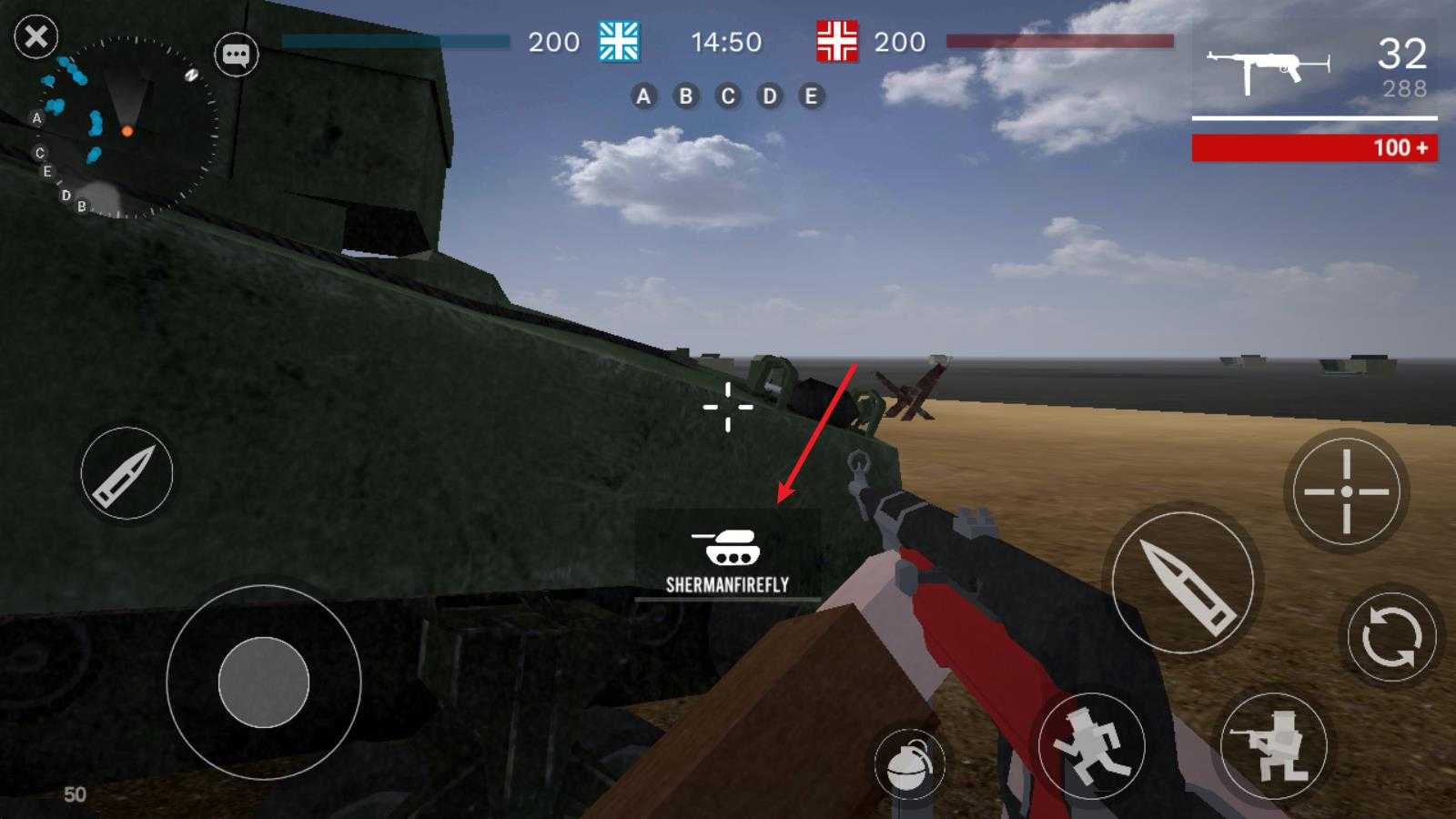Open the chat speech bubble

pos(237,55)
